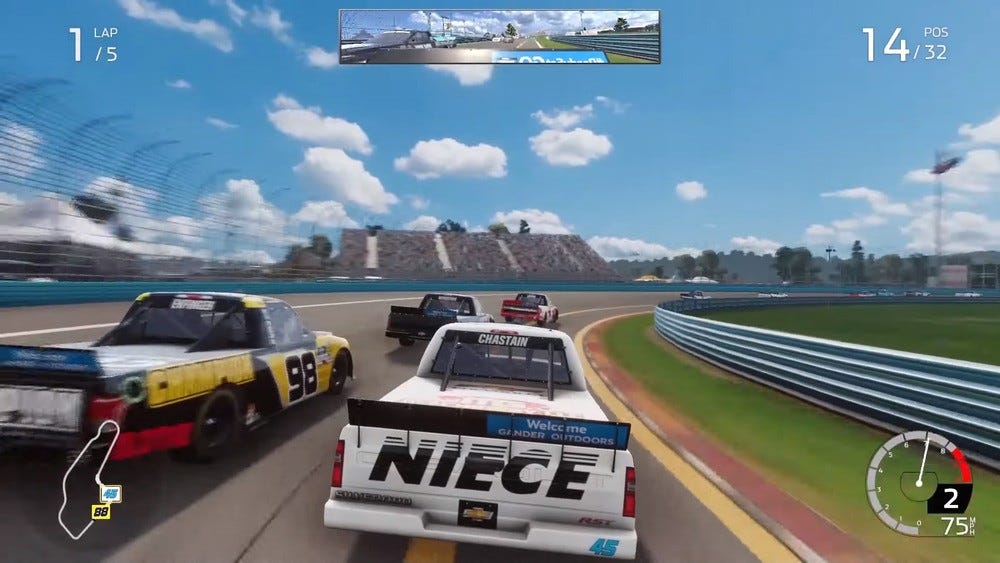Open the track outline minimap
The image size is (1000, 563).
tap(84, 478)
